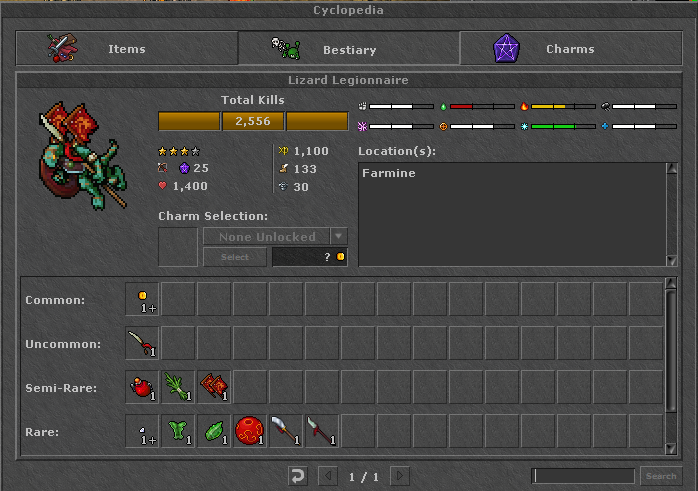Viewport: 698px width, 491px height.
Task: Select the Bestiary tab
Action: 348,48
